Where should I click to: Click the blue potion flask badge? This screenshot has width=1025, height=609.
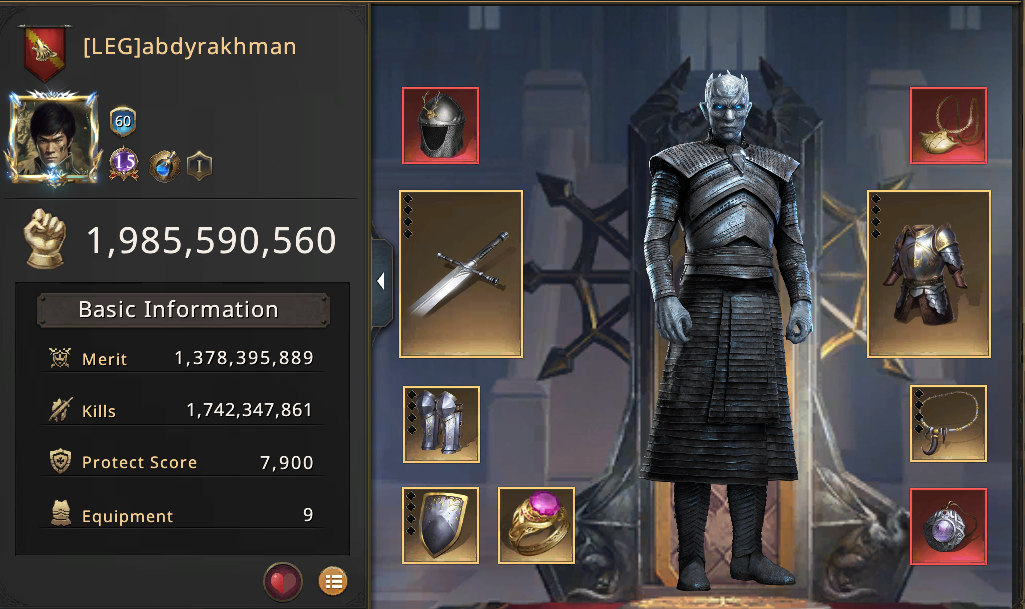pos(164,165)
